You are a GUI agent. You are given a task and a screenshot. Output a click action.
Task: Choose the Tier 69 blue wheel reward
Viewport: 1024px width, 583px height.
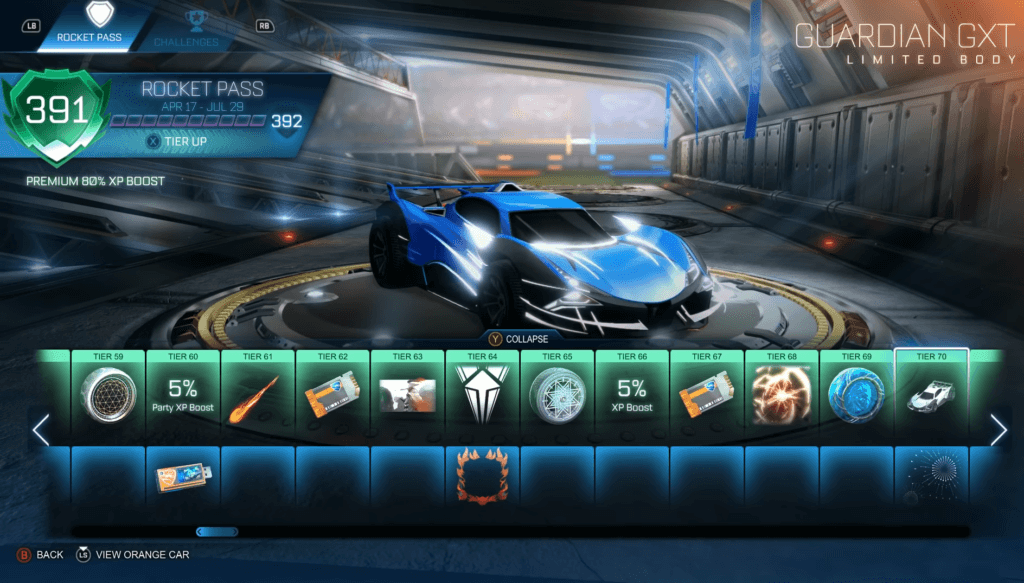pos(857,395)
